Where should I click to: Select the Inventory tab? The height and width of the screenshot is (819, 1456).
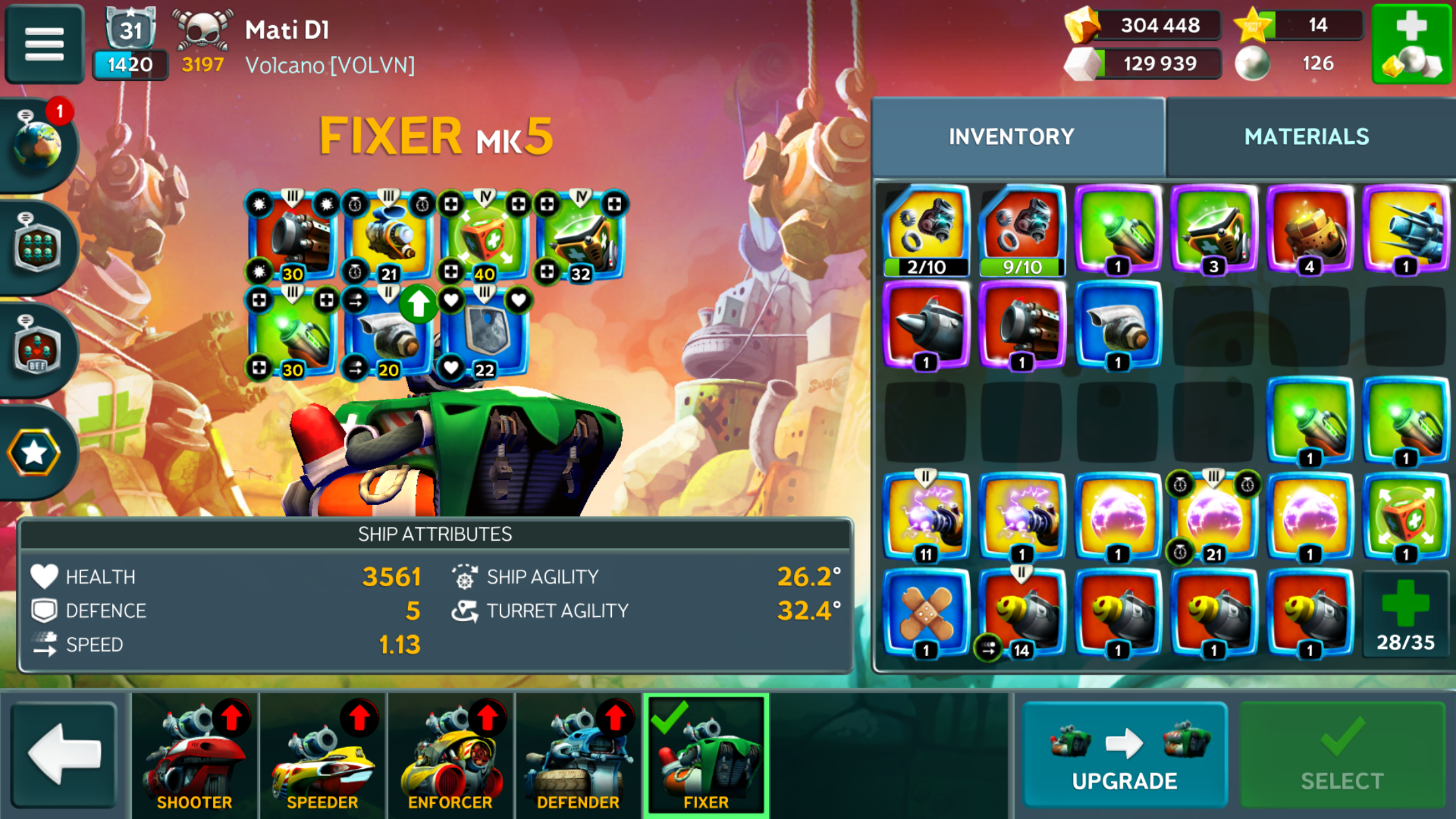pos(1012,136)
